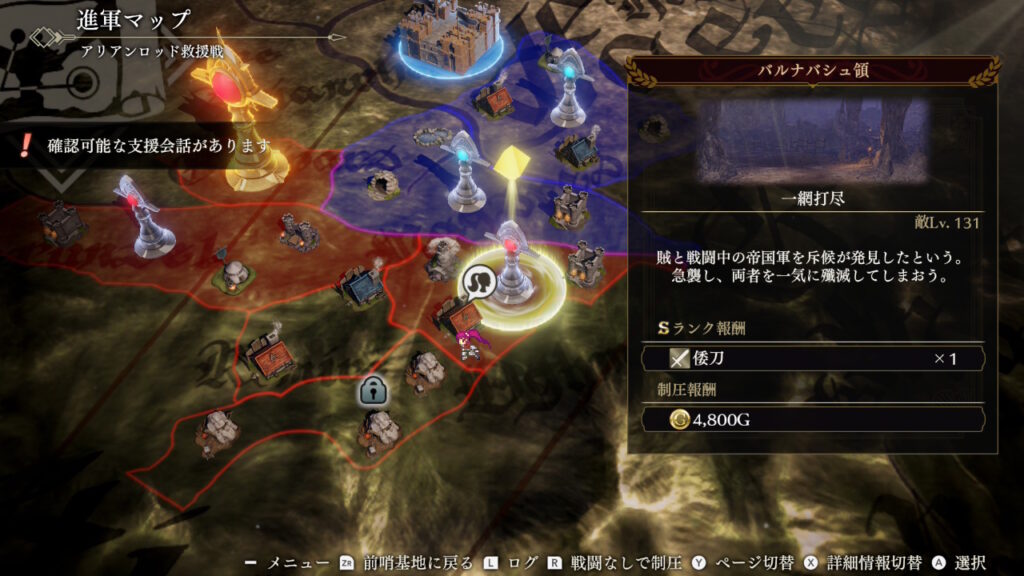View the 倭刀 S-rank reward row
Image resolution: width=1024 pixels, height=576 pixels.
[x=813, y=358]
